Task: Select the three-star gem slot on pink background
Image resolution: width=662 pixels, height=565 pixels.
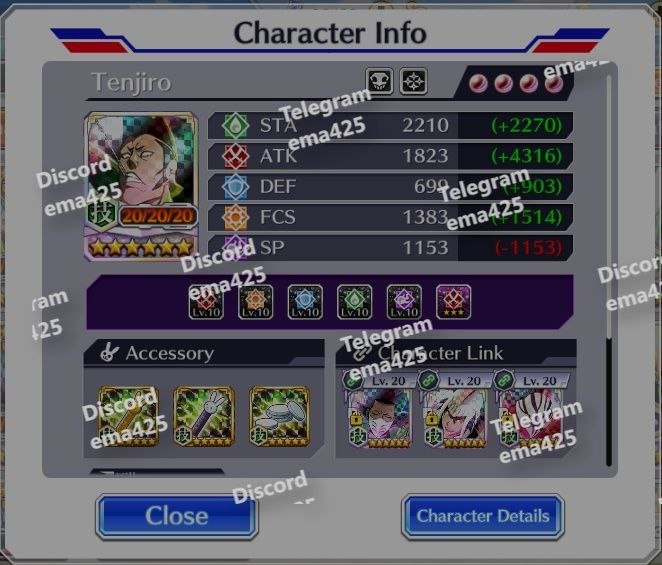Action: pos(453,302)
